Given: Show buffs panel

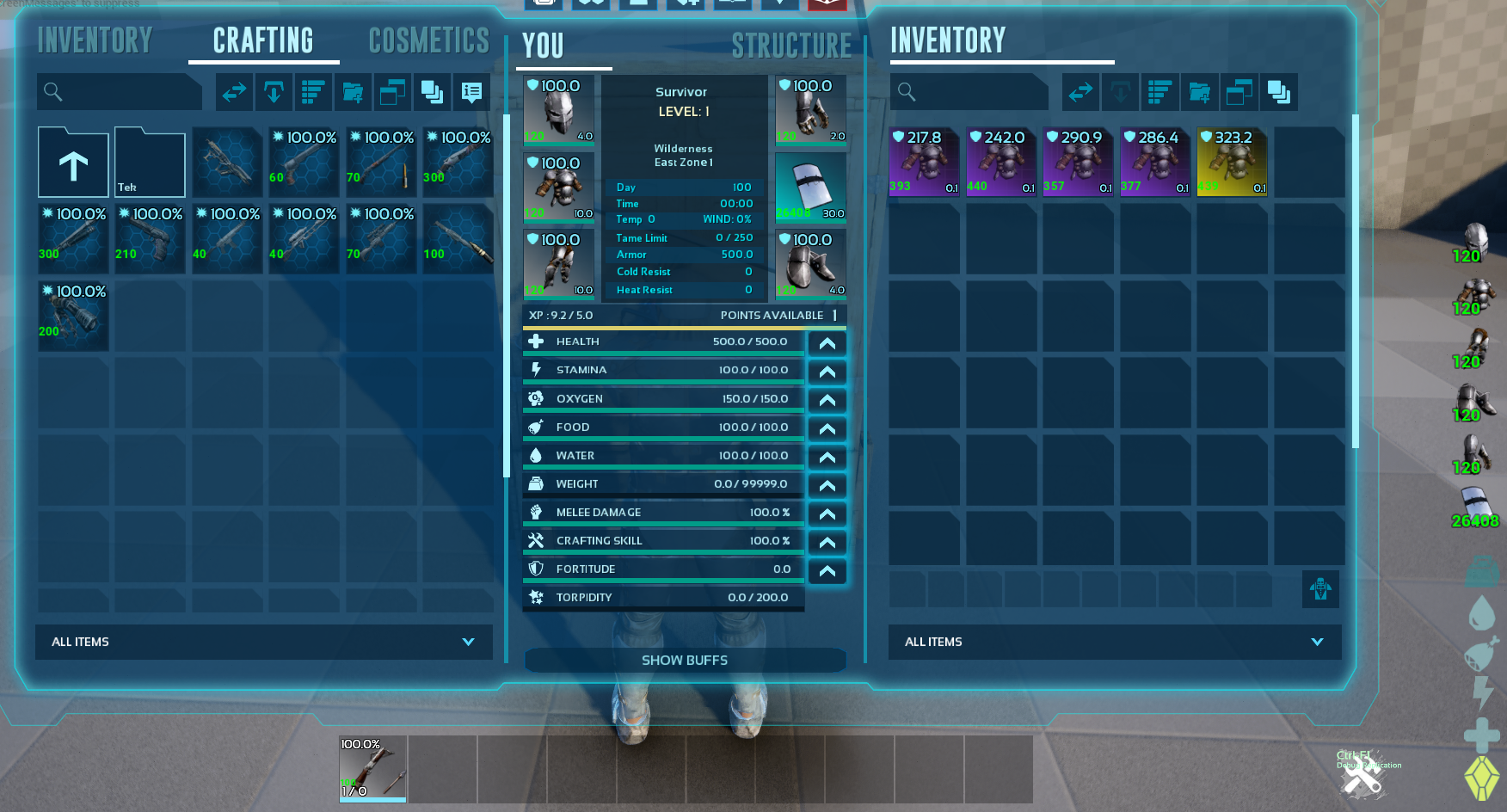Looking at the screenshot, I should (x=685, y=660).
